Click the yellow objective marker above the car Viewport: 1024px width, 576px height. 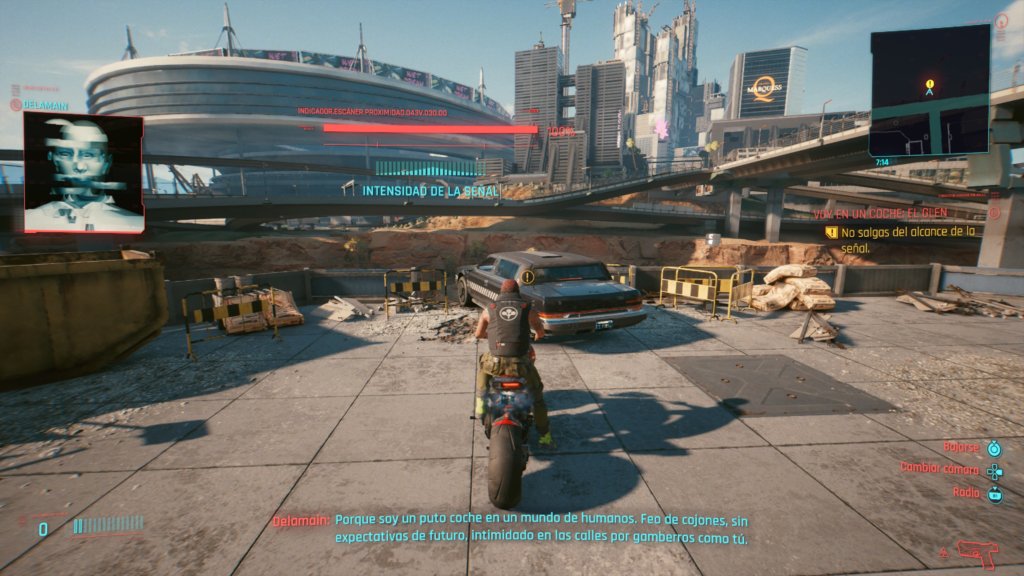coord(528,277)
